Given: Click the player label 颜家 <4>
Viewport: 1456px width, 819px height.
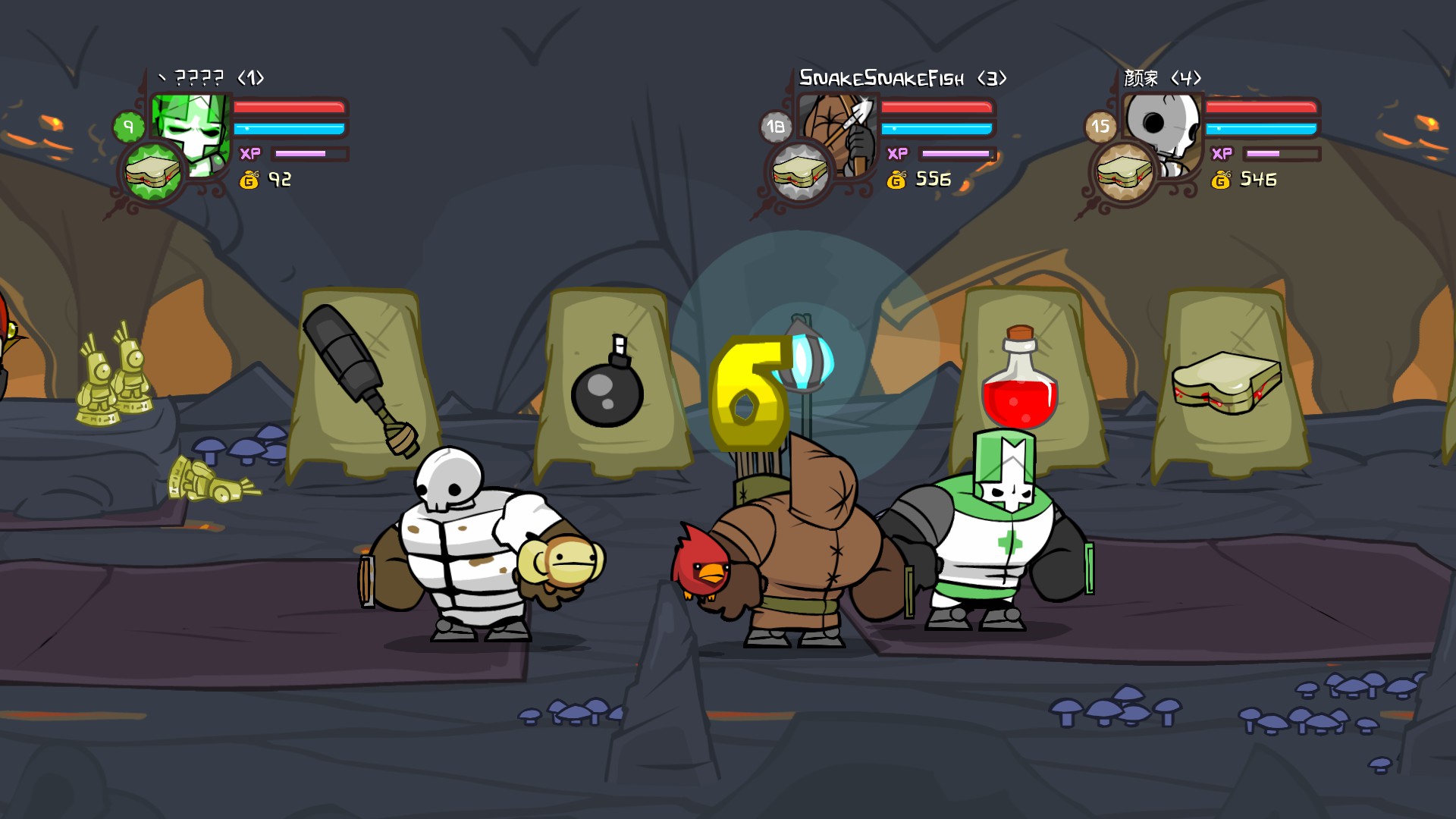Looking at the screenshot, I should (1161, 76).
